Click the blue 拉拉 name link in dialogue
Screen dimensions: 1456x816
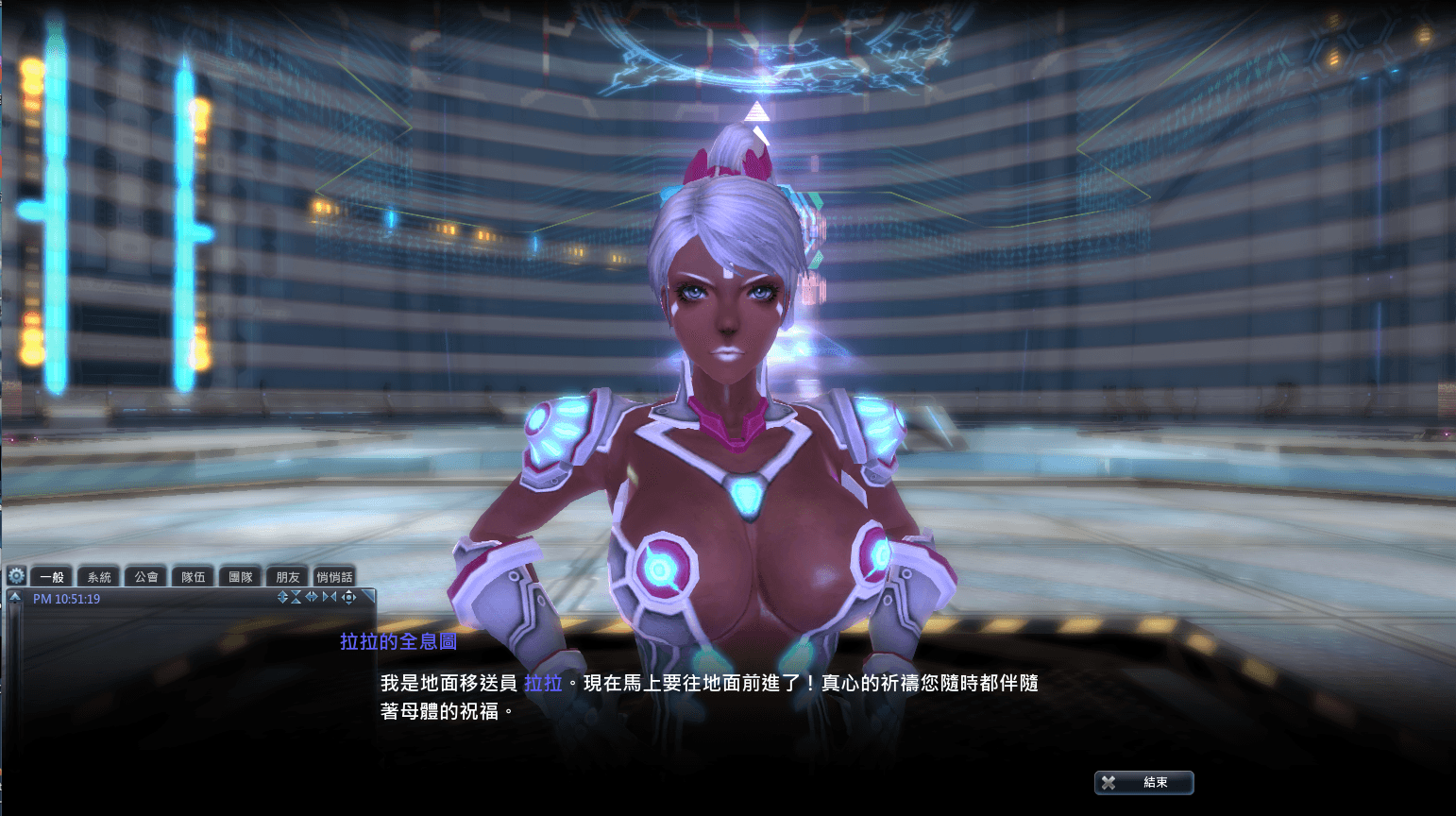pyautogui.click(x=541, y=684)
